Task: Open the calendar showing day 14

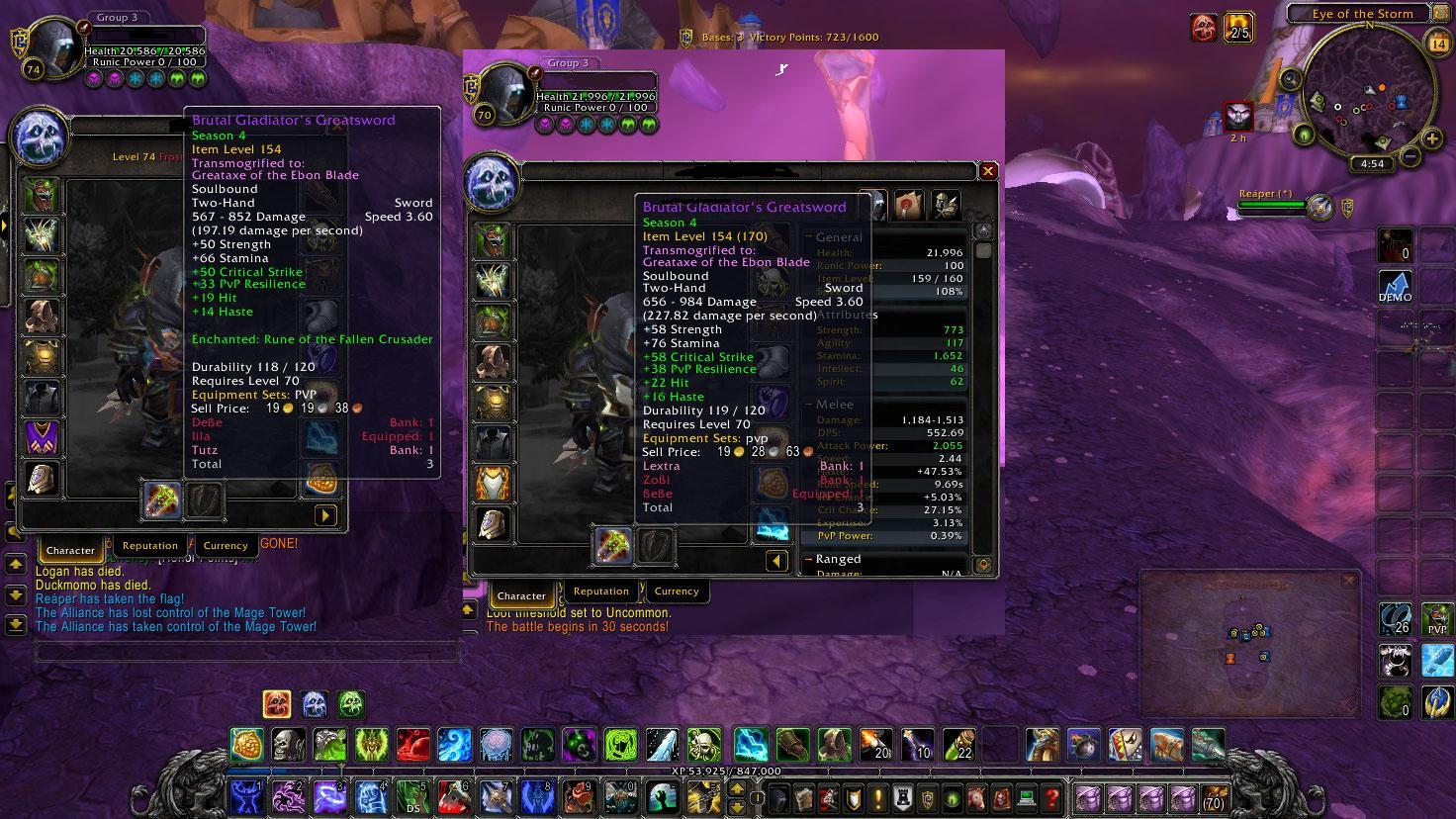Action: (x=1438, y=43)
